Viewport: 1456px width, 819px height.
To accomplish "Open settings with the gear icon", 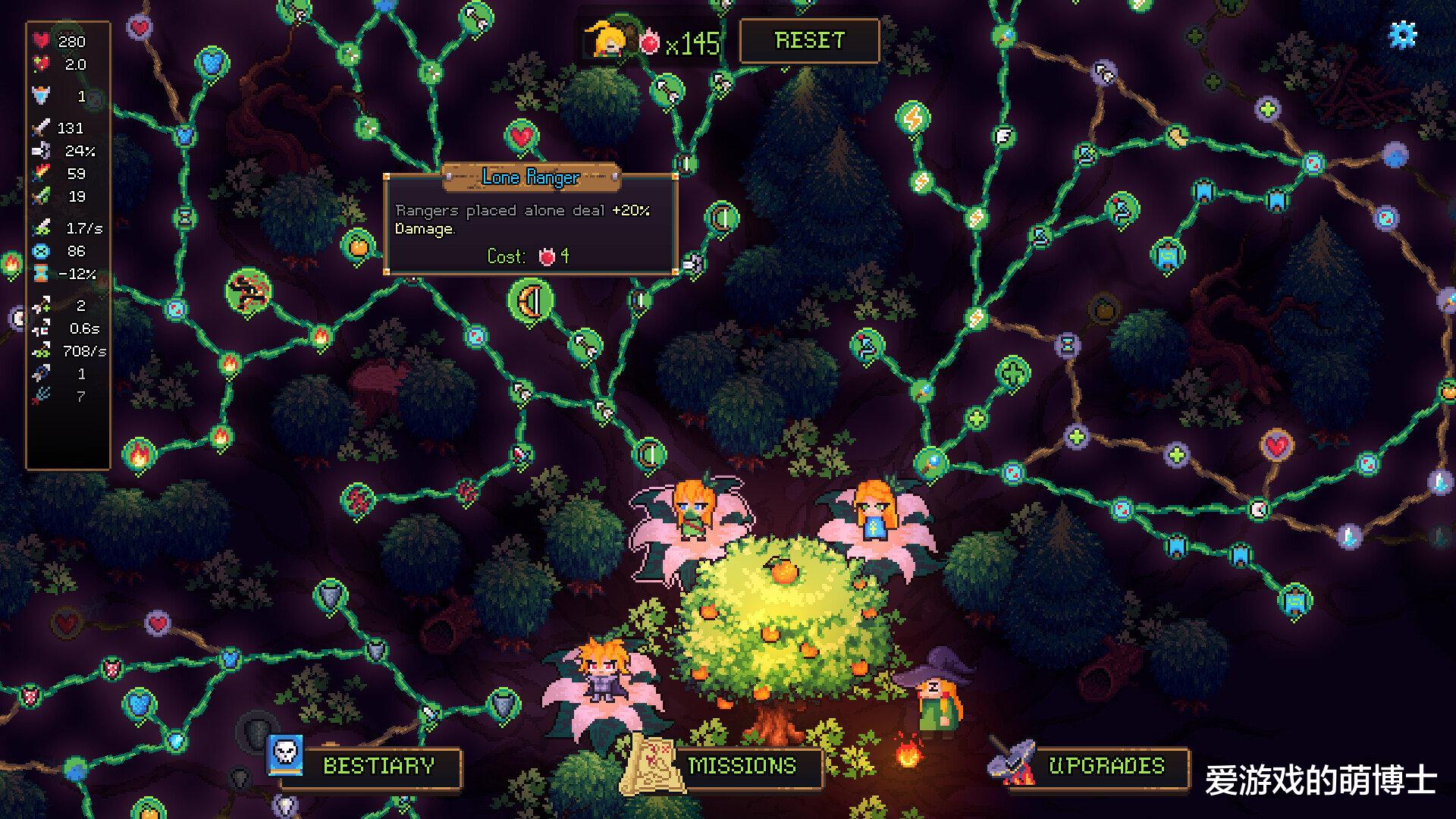I will coord(1402,35).
